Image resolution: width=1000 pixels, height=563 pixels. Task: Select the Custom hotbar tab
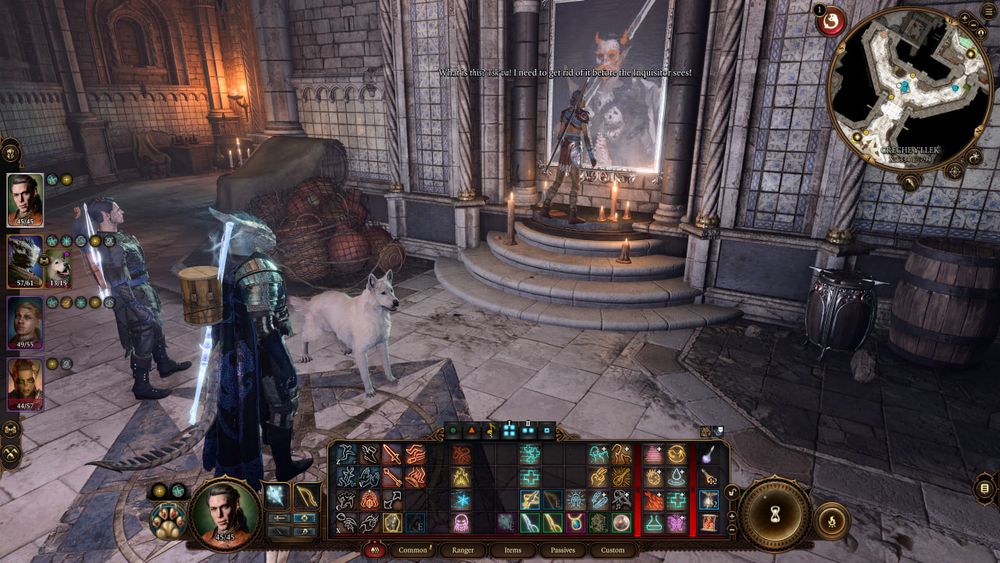[613, 550]
